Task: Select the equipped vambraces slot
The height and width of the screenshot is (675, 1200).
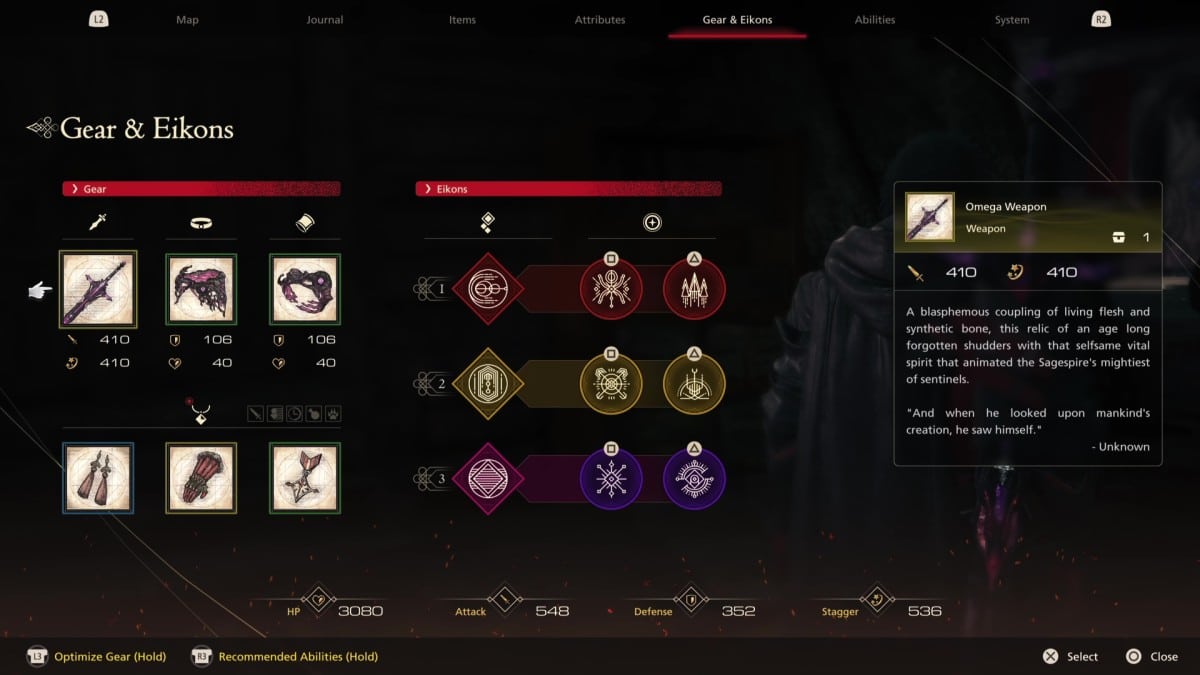Action: tap(305, 290)
